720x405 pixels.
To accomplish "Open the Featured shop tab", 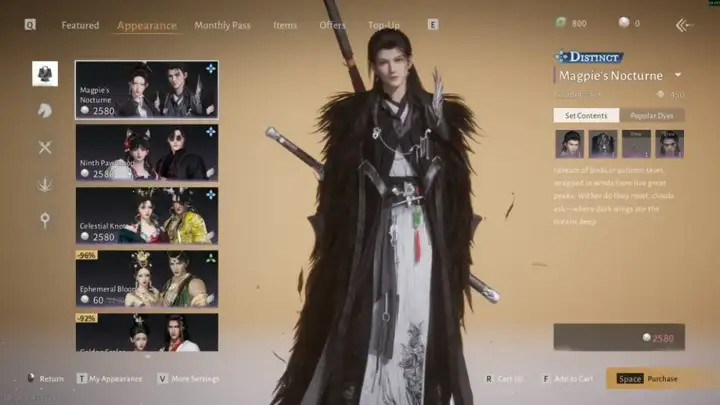I will [x=80, y=25].
